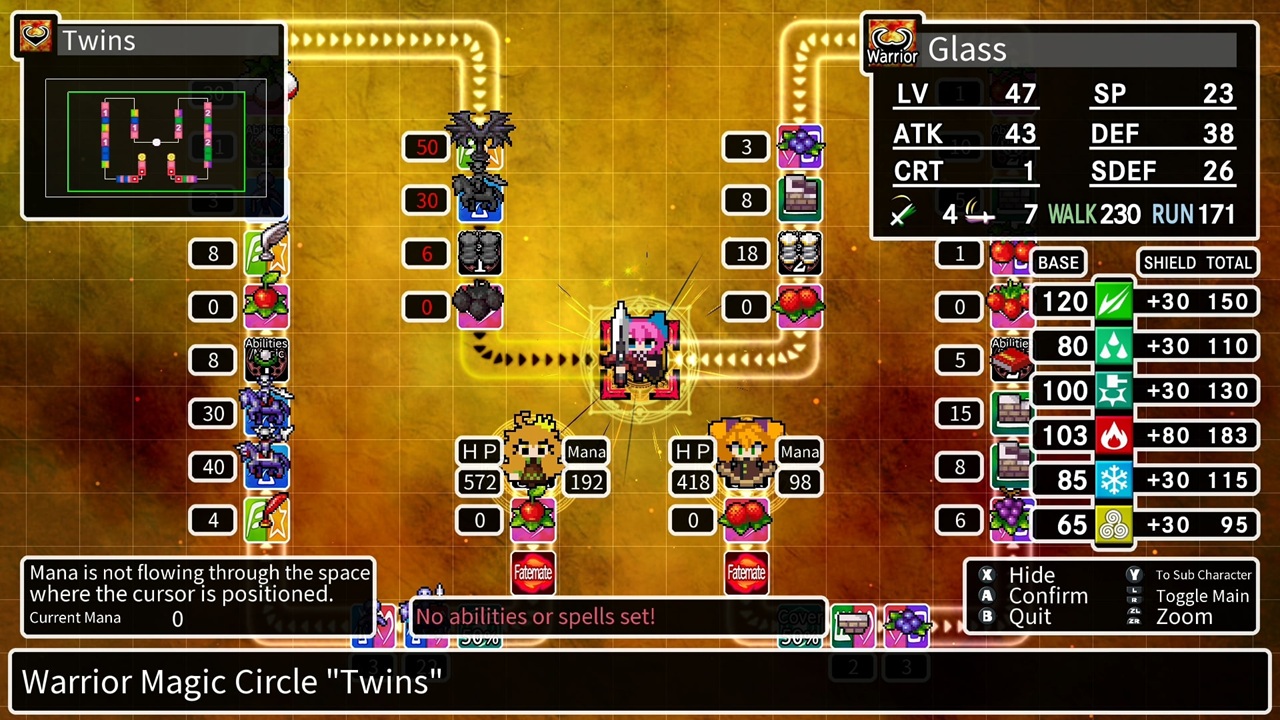Activate the Fatemate icon under the blonde character
Image resolution: width=1280 pixels, height=720 pixels.
(533, 573)
